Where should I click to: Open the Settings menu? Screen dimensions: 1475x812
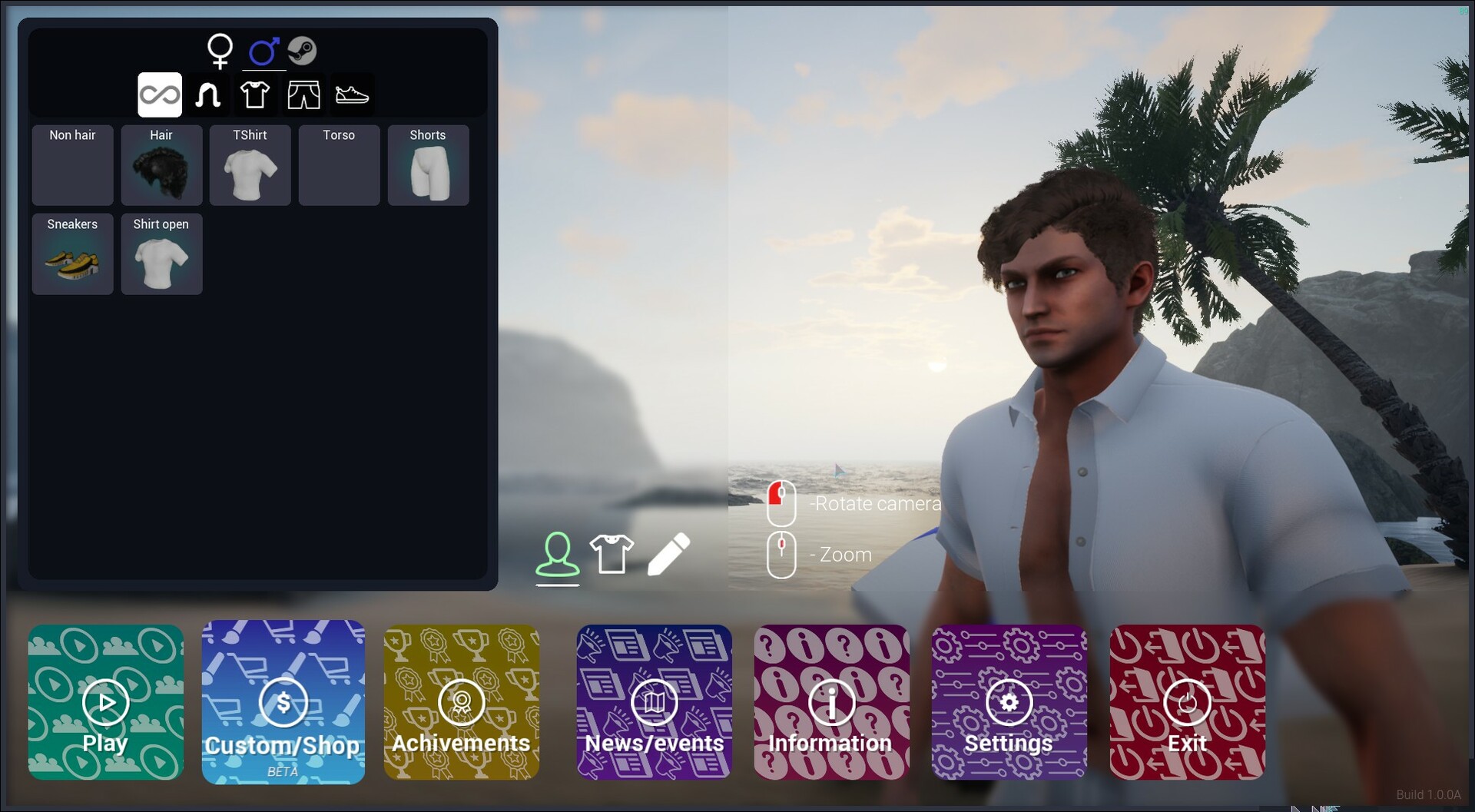tap(1009, 702)
